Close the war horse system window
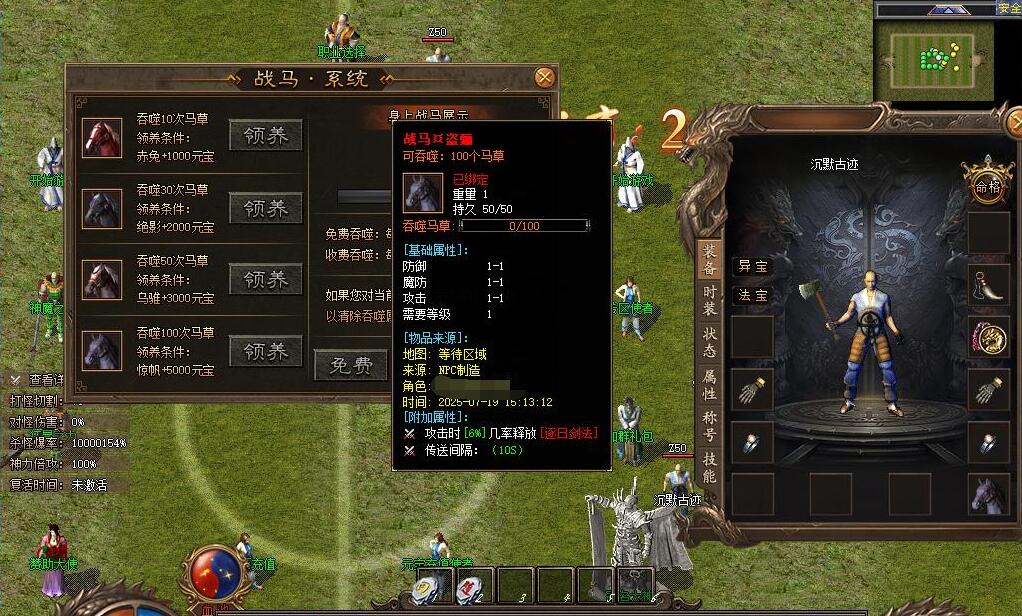 tap(544, 77)
